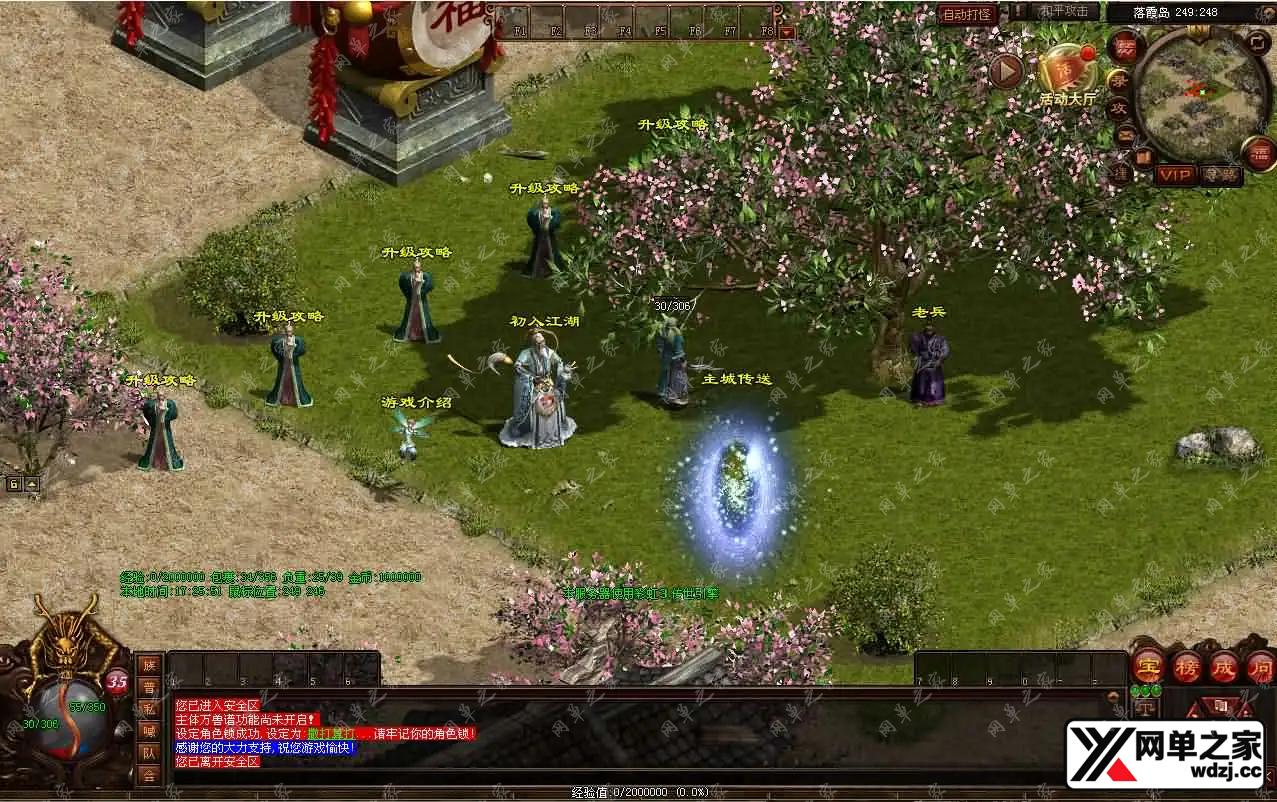Viewport: 1277px width, 802px height.
Task: Select the 私 private chat channel
Action: pos(149,709)
